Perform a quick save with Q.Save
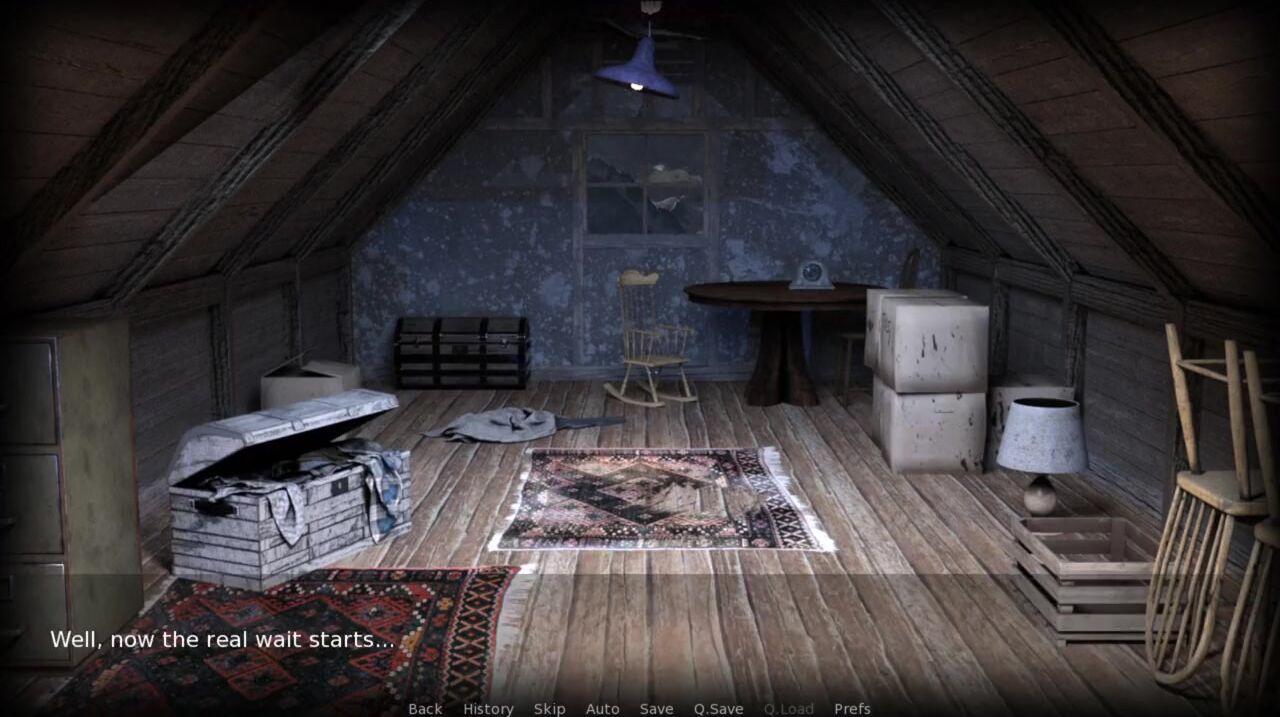This screenshot has width=1280, height=717. (718, 708)
